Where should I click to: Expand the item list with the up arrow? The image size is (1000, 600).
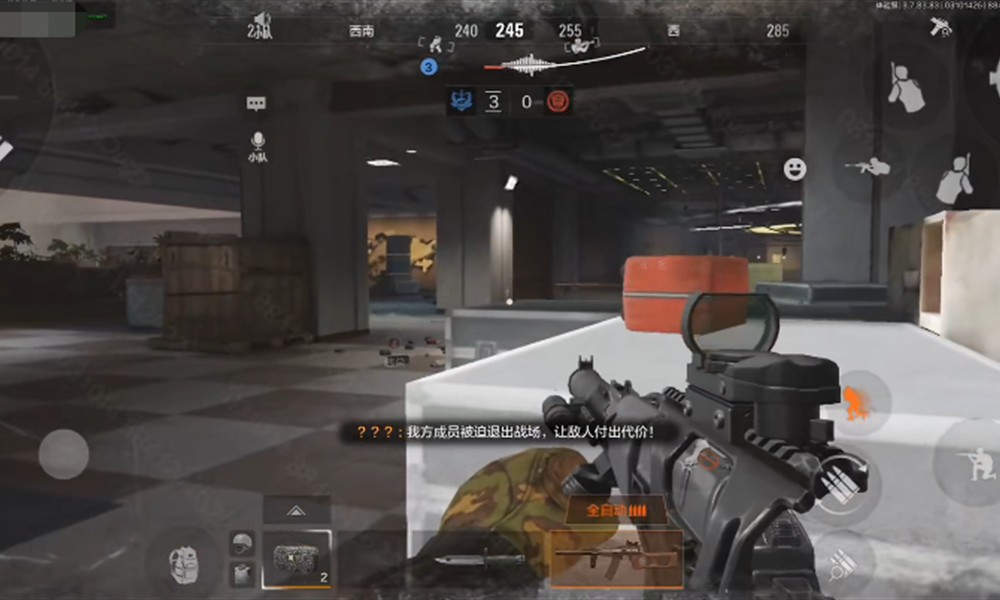[x=296, y=510]
